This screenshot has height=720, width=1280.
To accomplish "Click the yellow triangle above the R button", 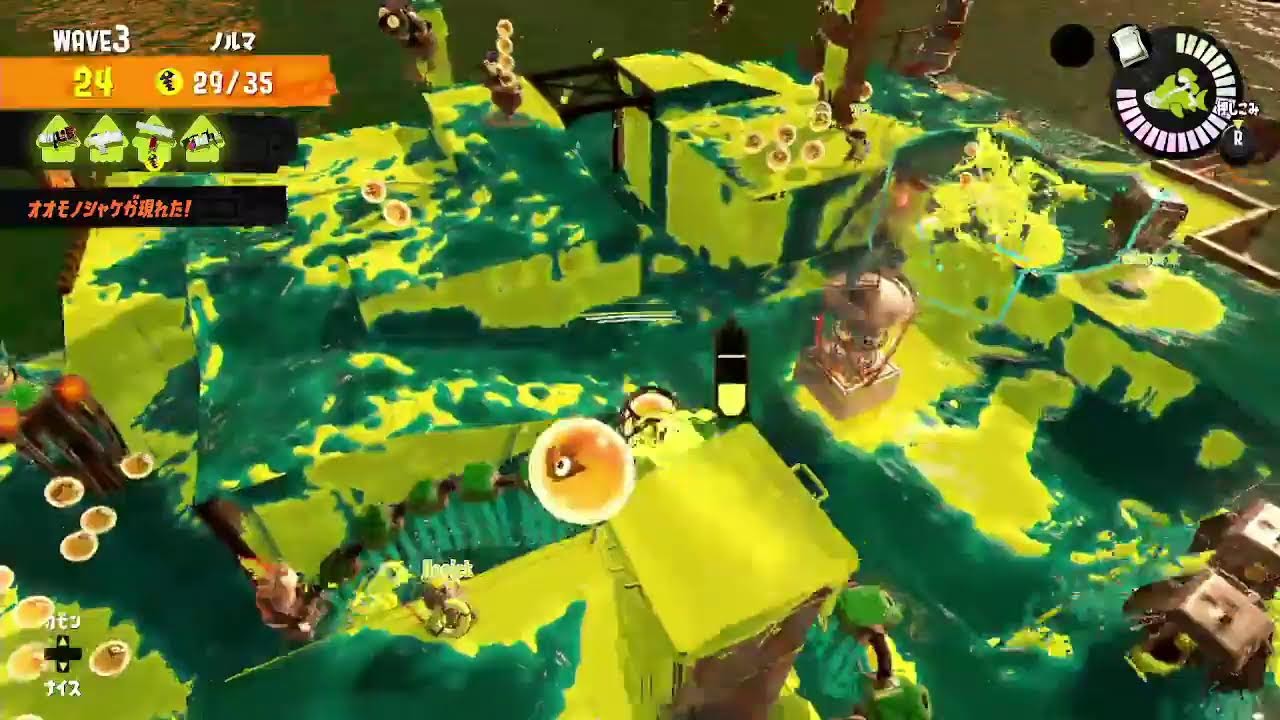I will coord(1239,122).
